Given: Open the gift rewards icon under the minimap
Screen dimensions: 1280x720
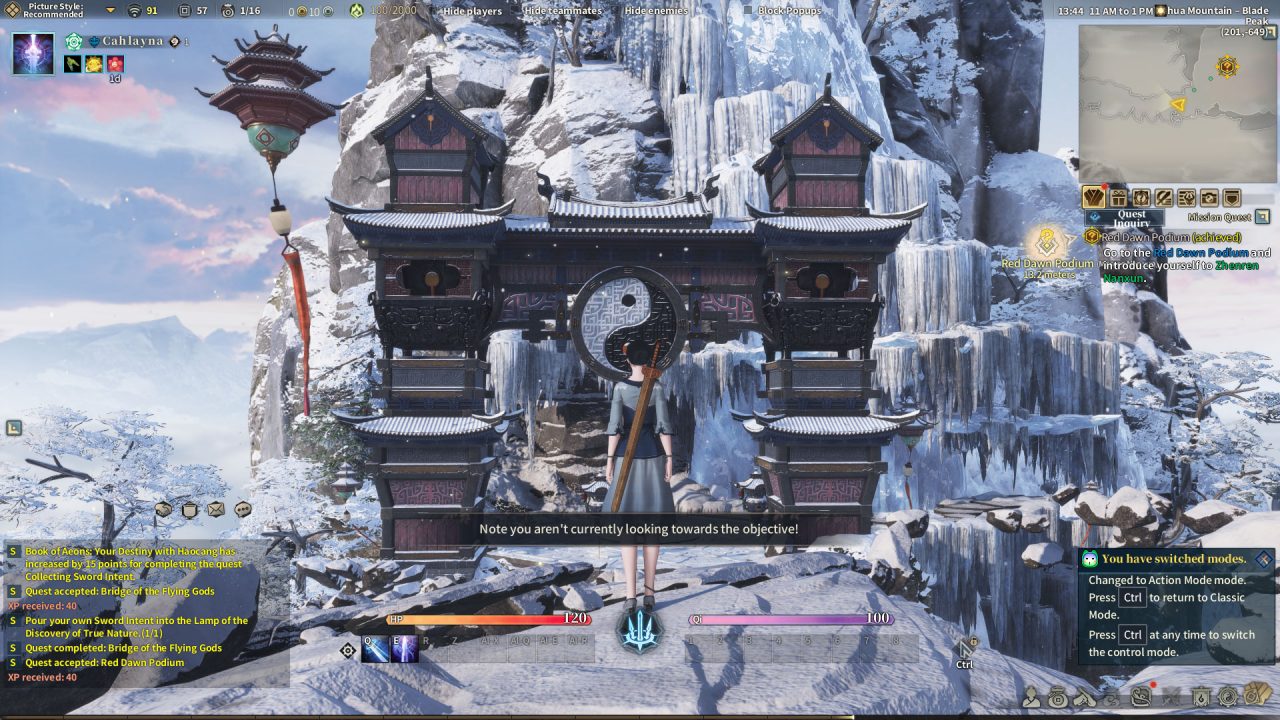Looking at the screenshot, I should [x=1117, y=198].
